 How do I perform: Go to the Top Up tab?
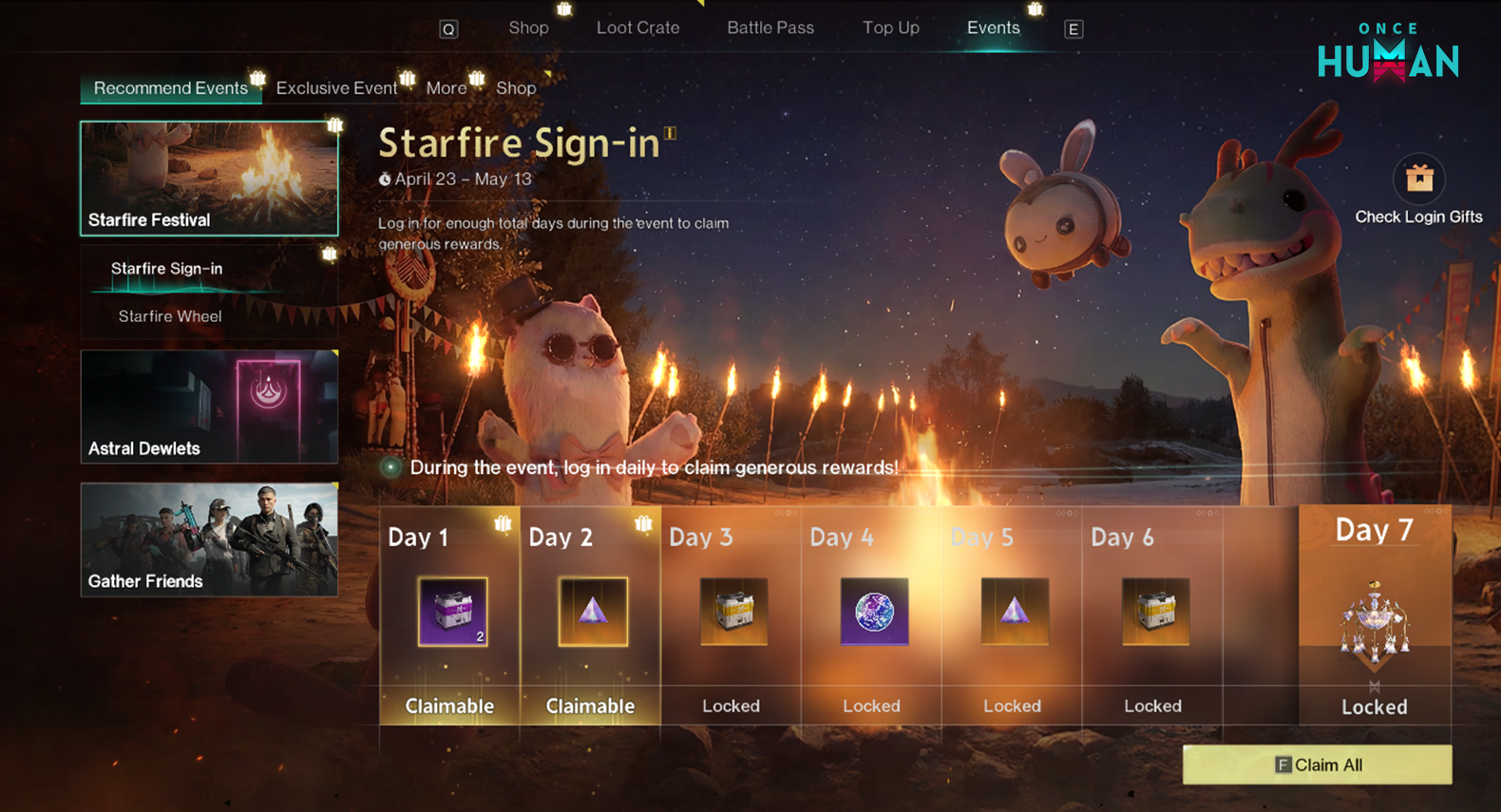pos(890,28)
